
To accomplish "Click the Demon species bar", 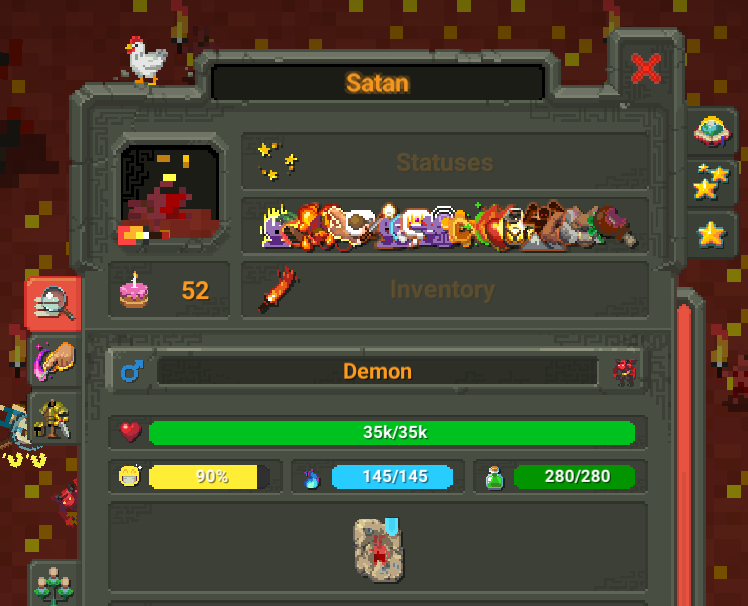I will click(378, 371).
